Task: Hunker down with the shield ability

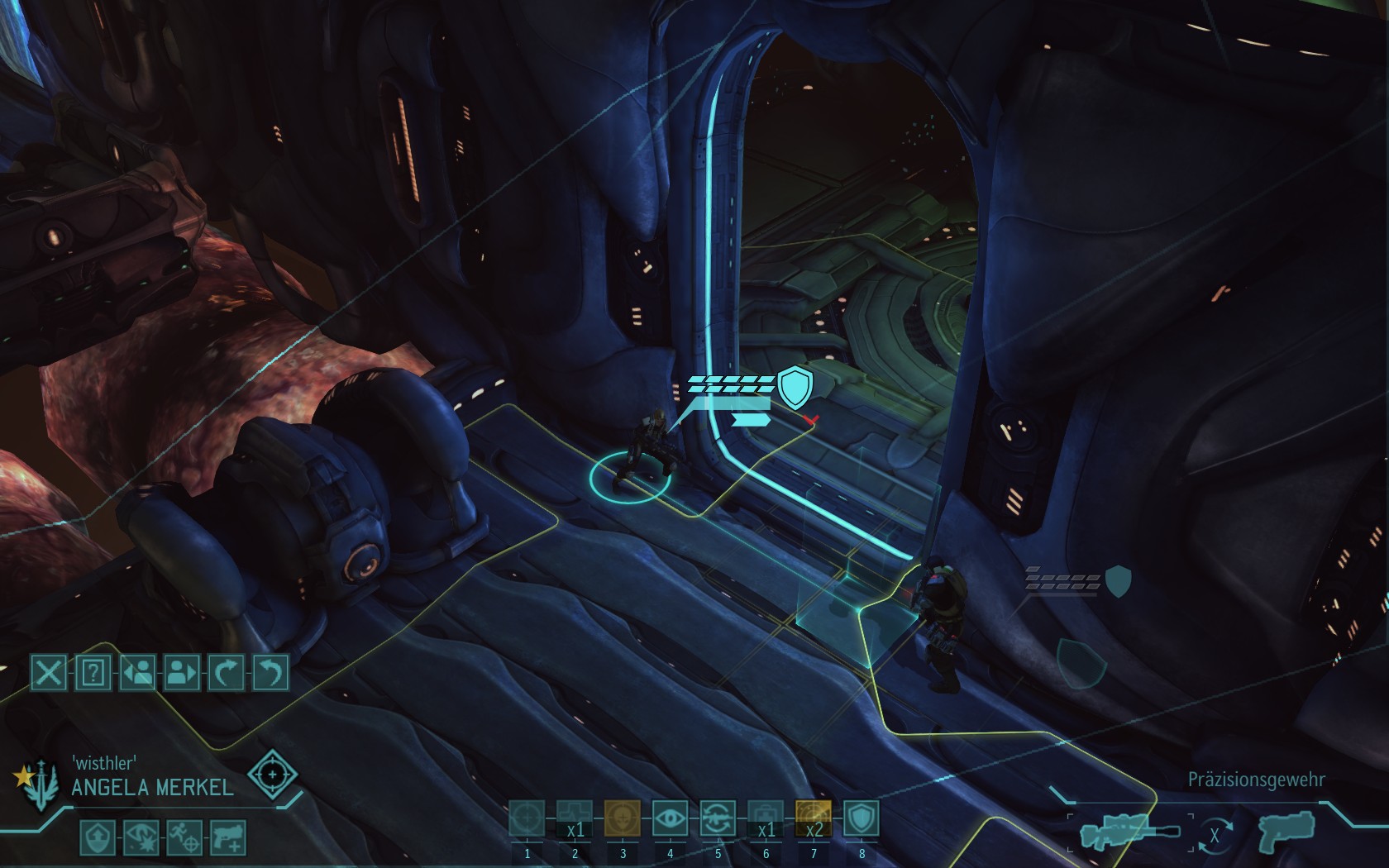Action: pyautogui.click(x=861, y=819)
